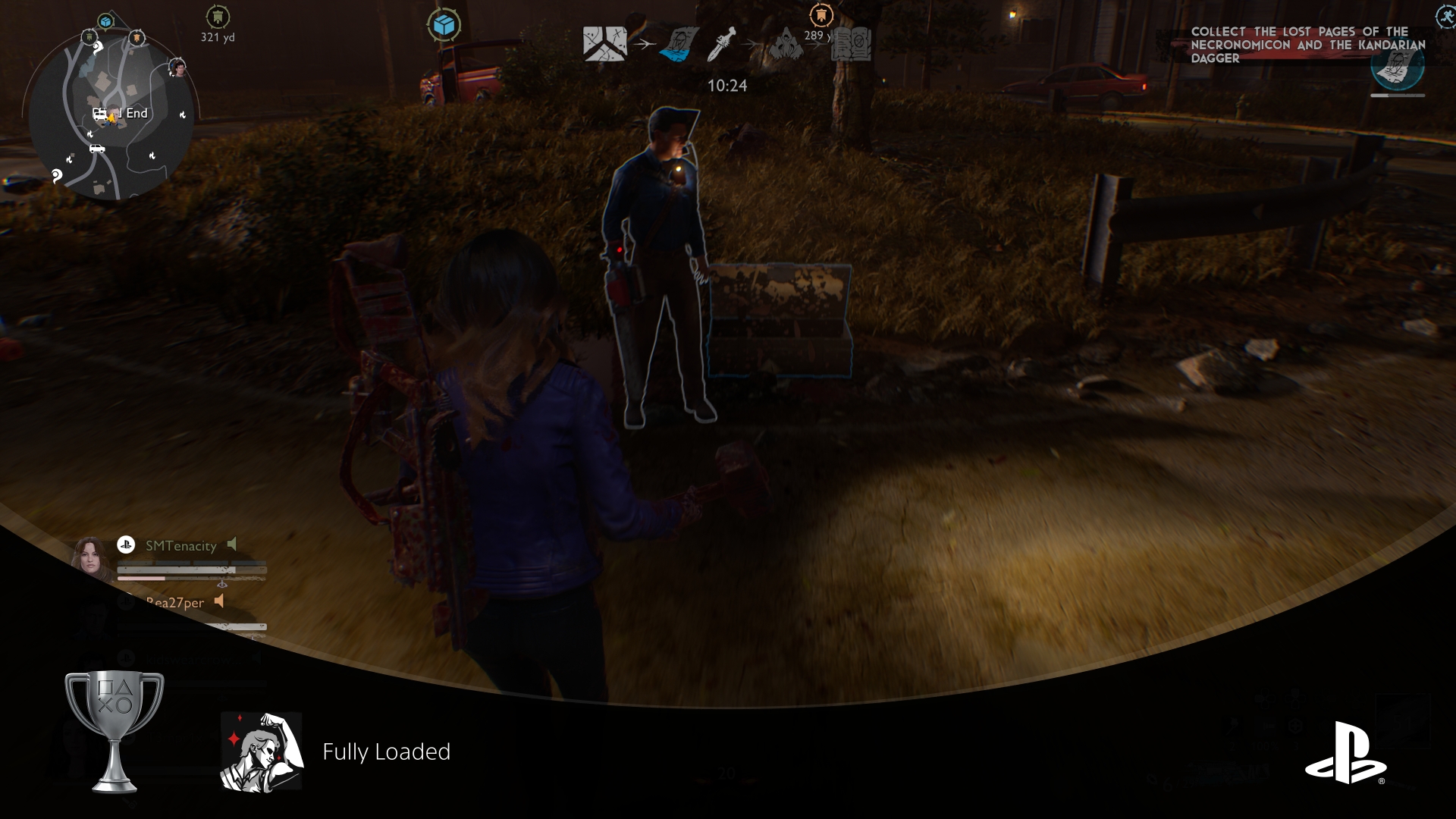Select the Dark Ones altar quest icon
The image size is (1456, 819).
pyautogui.click(x=786, y=45)
